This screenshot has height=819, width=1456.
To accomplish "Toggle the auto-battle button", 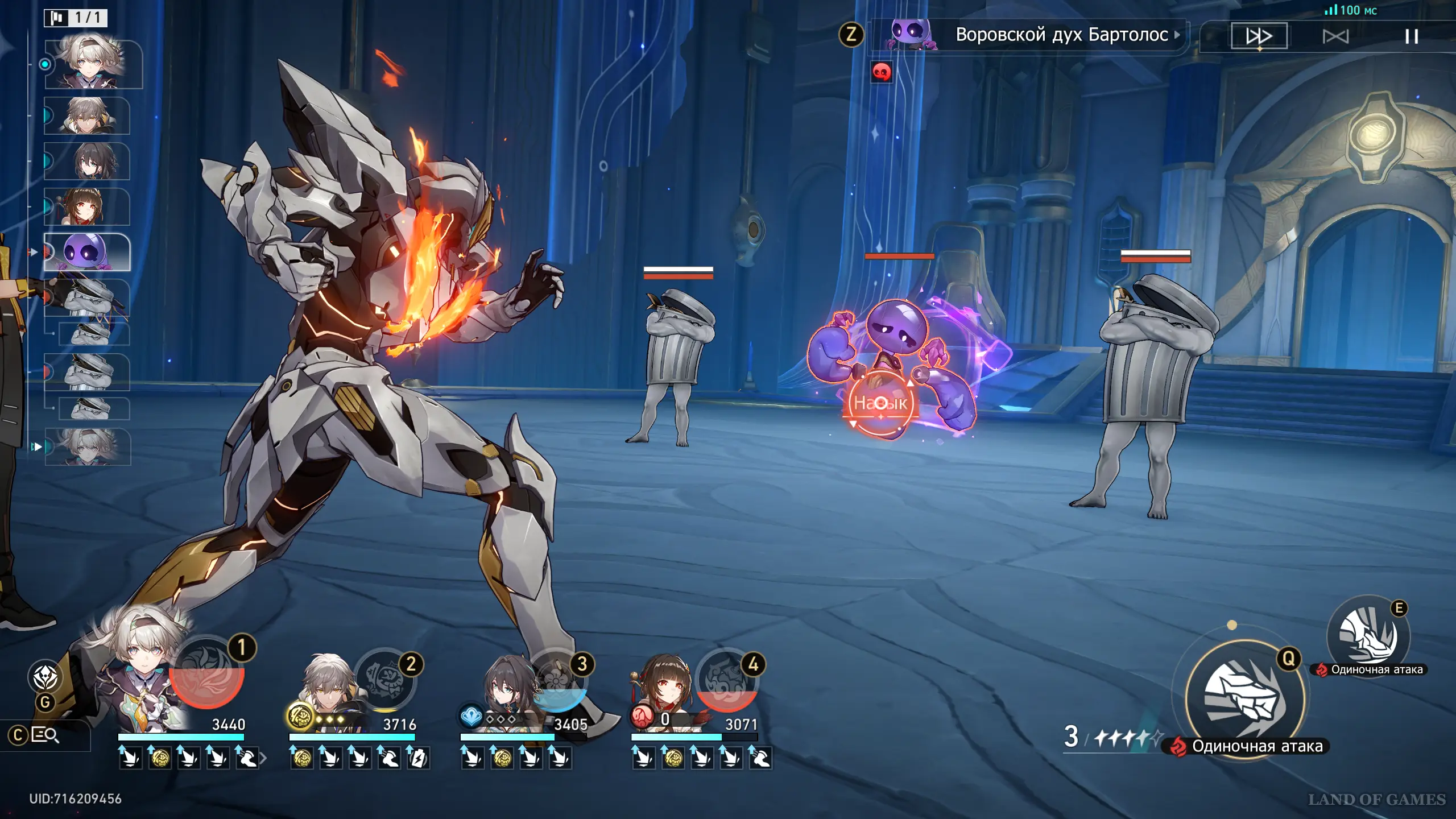I will point(1335,37).
